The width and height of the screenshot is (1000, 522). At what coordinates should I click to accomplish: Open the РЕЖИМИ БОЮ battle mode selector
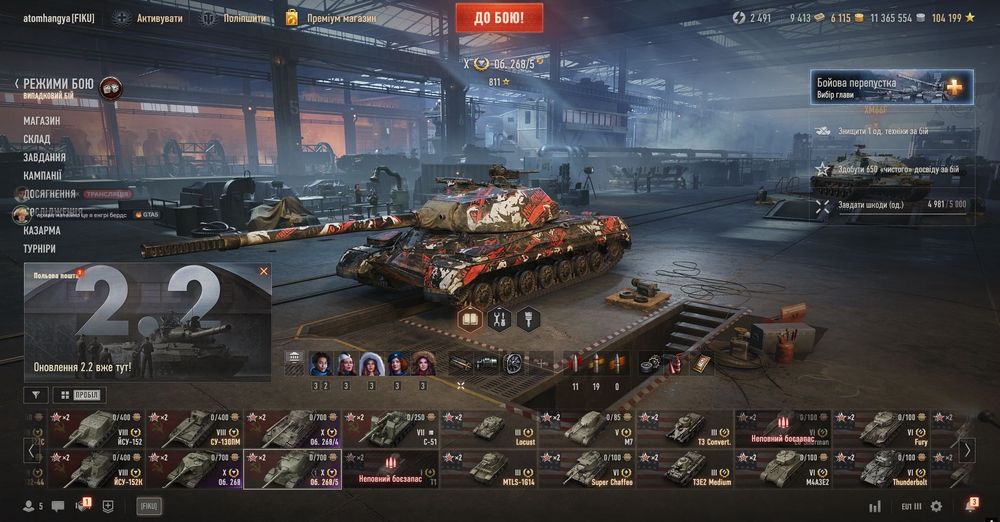tap(60, 85)
